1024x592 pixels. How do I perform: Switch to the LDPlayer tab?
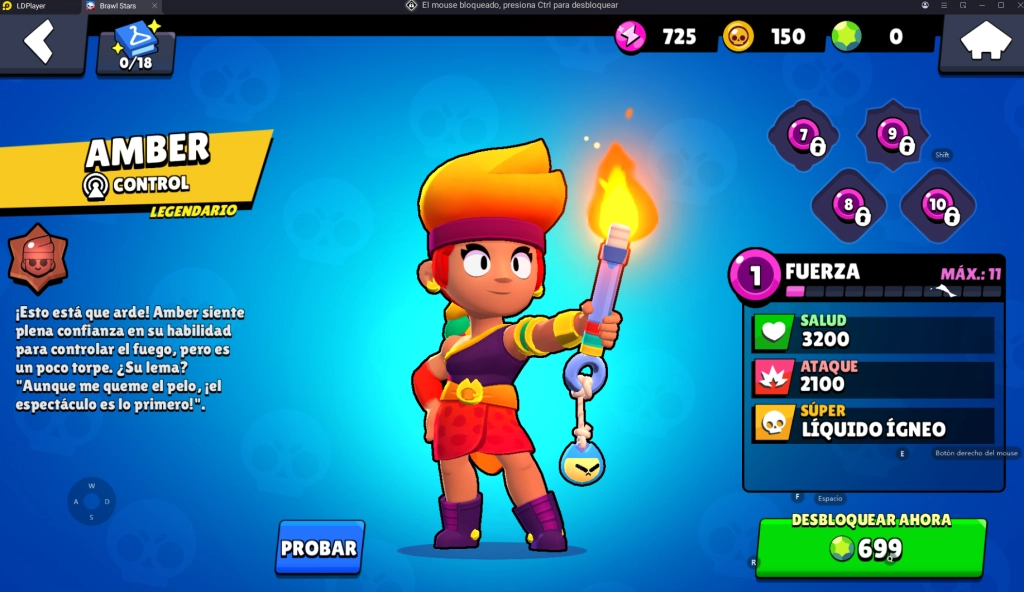[33, 6]
